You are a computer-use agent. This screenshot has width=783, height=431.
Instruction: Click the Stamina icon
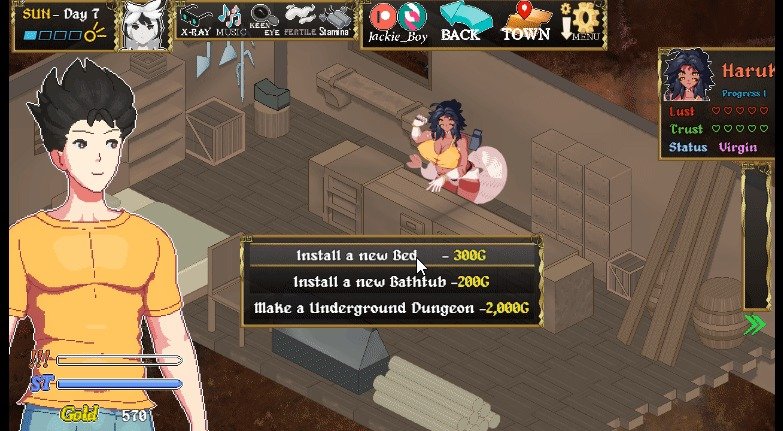click(x=335, y=20)
